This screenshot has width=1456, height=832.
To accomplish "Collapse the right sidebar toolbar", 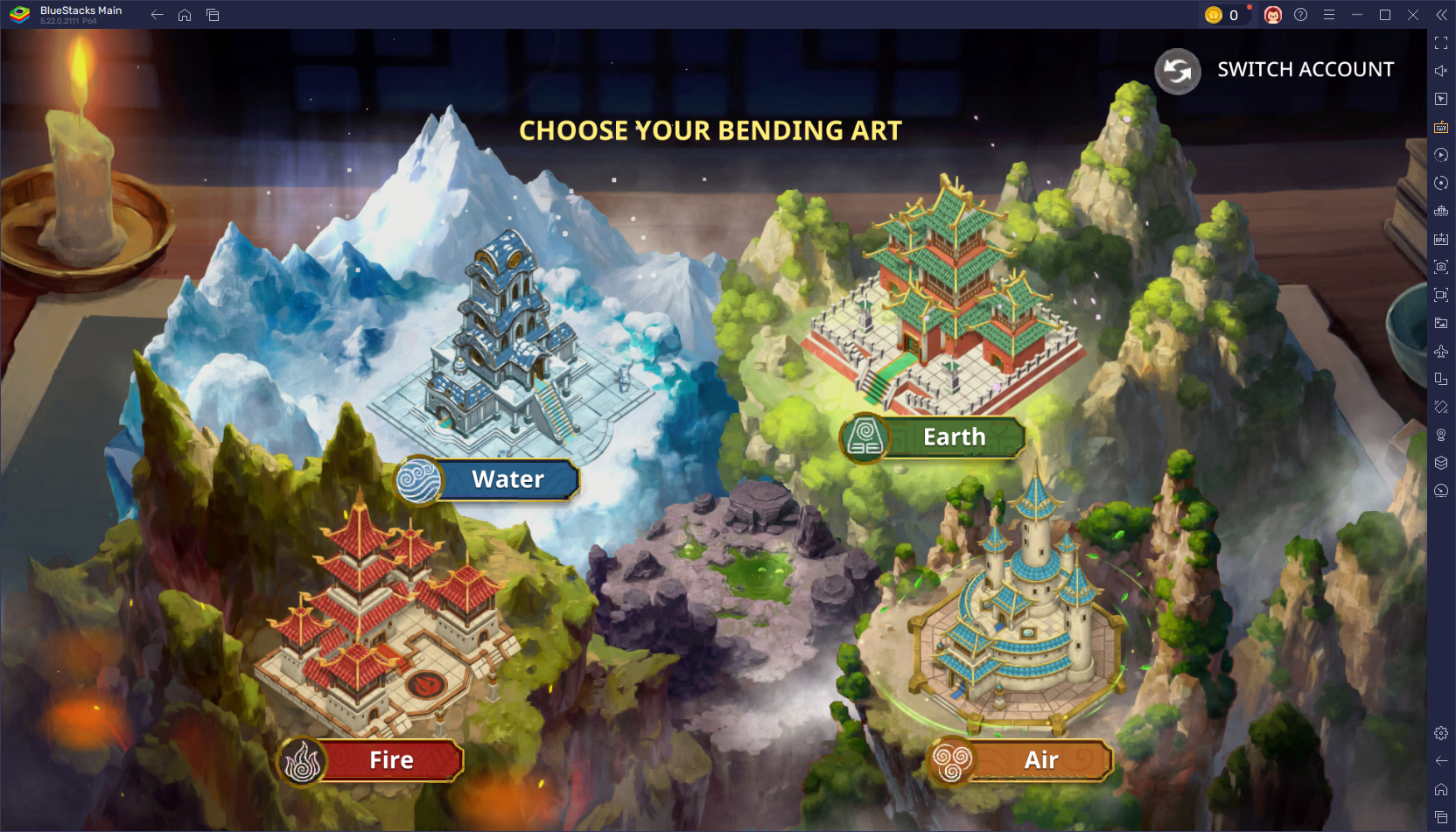I will coord(1441,14).
